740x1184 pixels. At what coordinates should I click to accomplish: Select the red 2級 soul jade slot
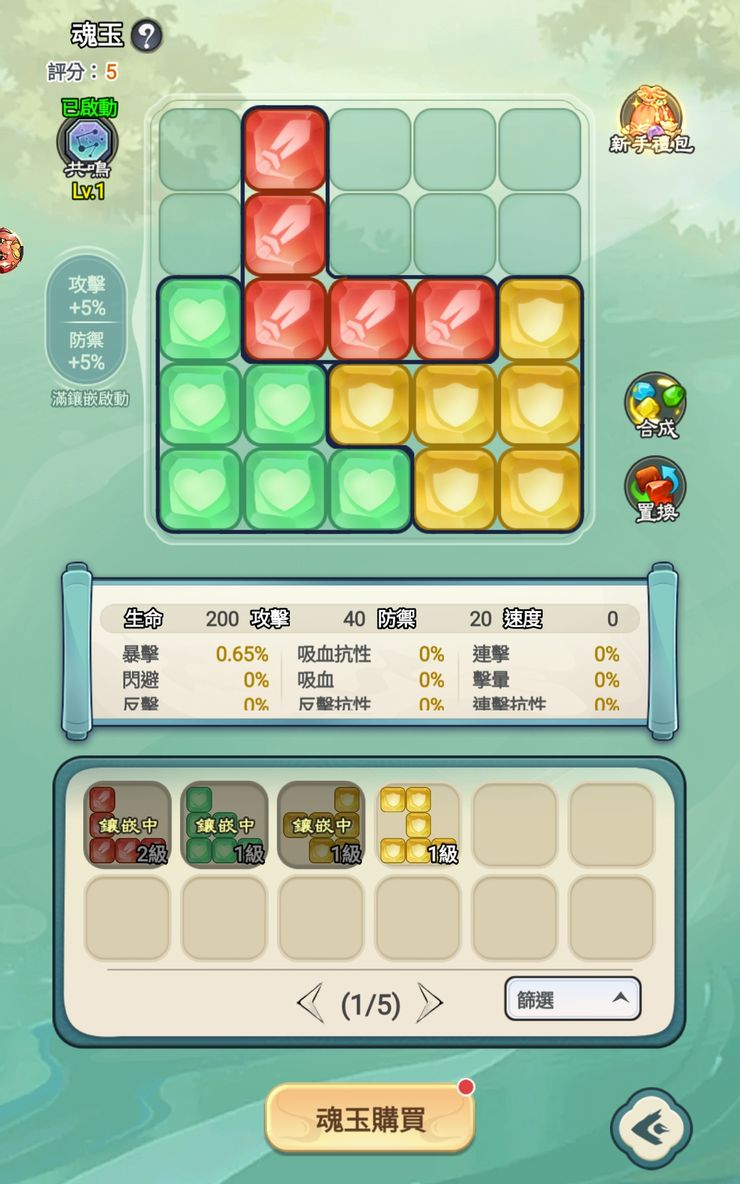127,824
